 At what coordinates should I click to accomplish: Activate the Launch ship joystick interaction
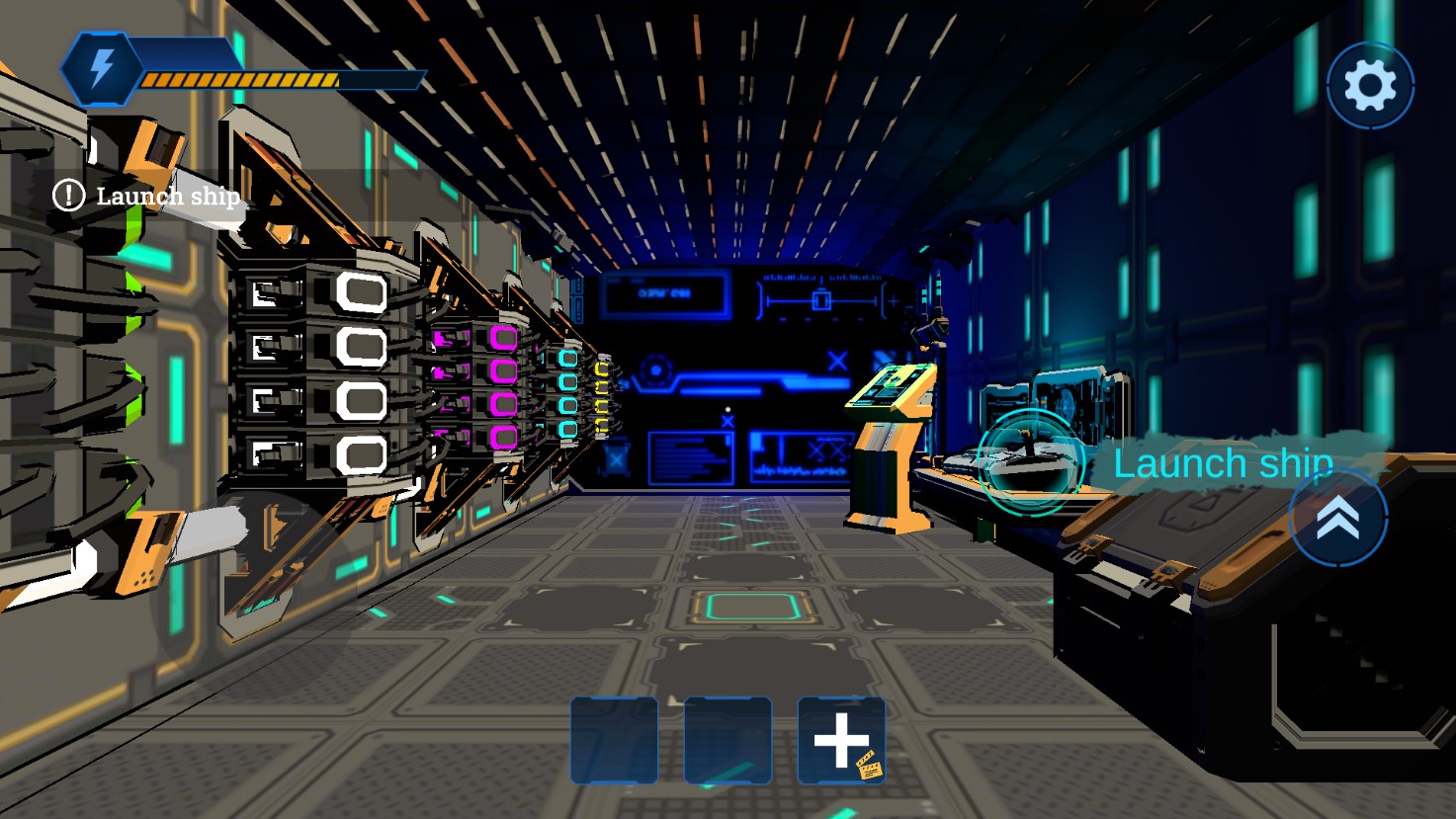pos(1030,462)
